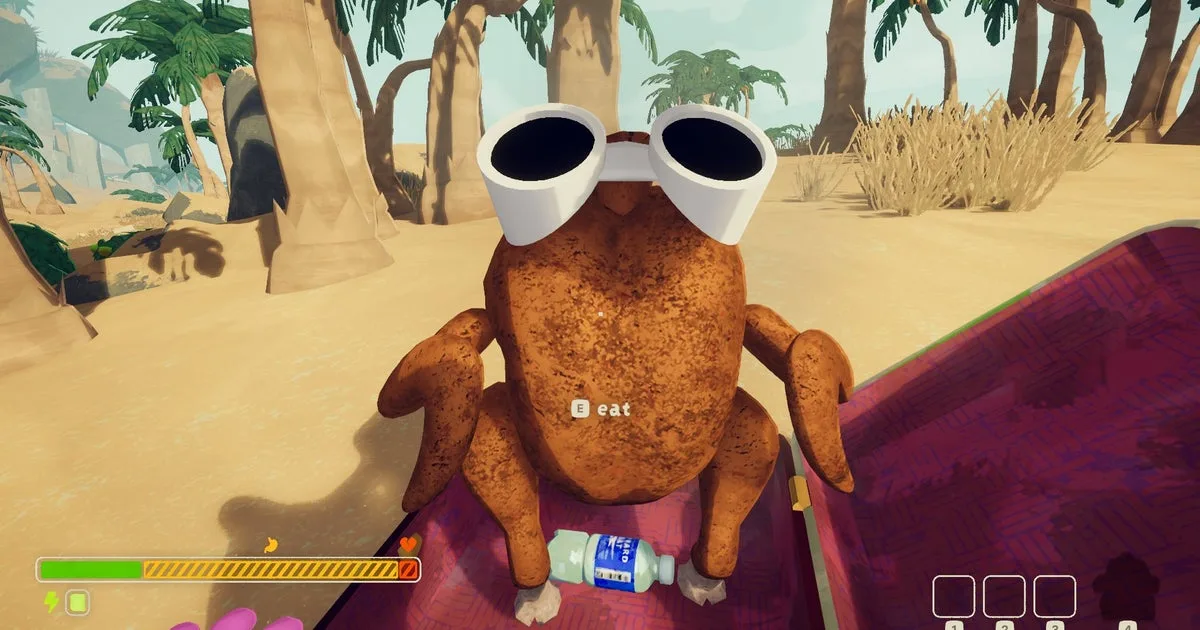Click the orange stomach hunger icon
1200x630 pixels.
pyautogui.click(x=268, y=545)
